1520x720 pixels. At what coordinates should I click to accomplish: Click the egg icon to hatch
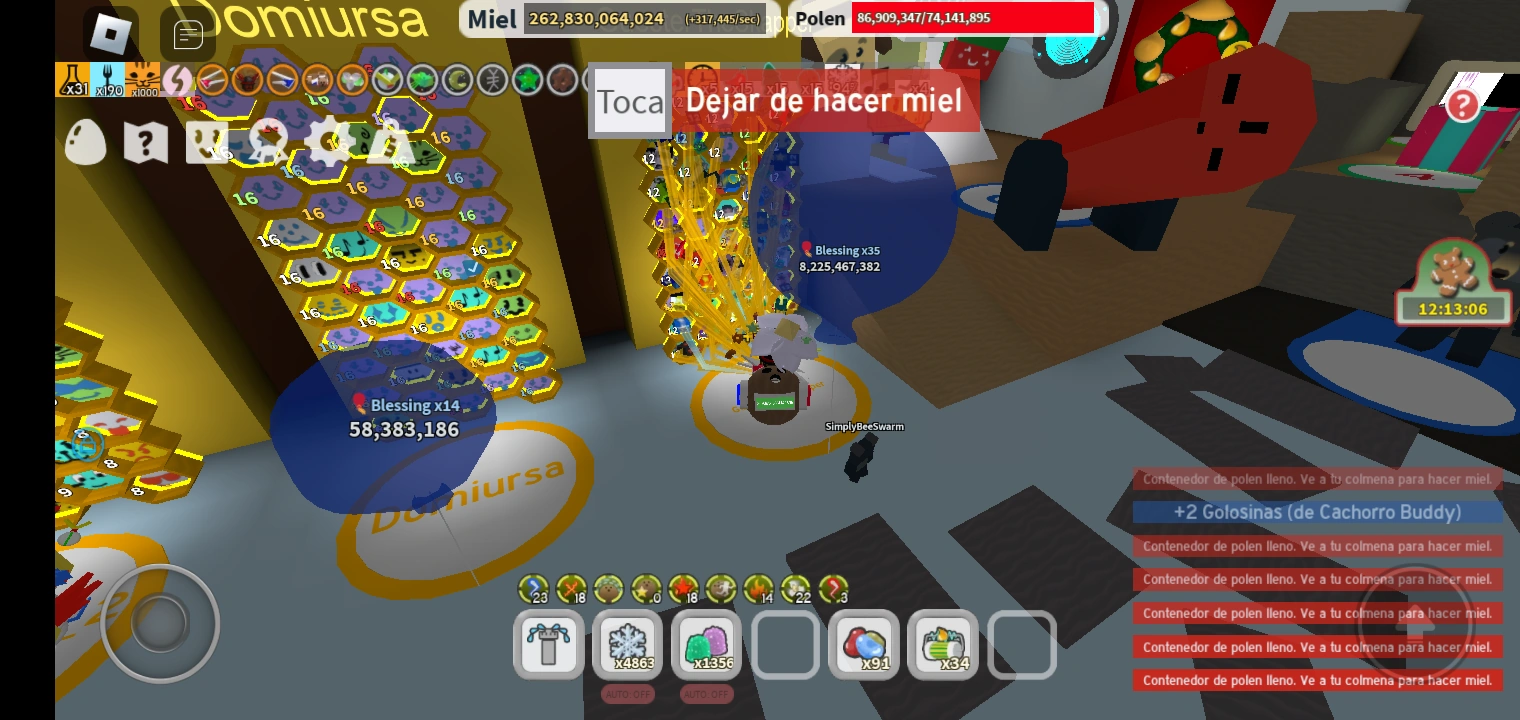coord(85,142)
